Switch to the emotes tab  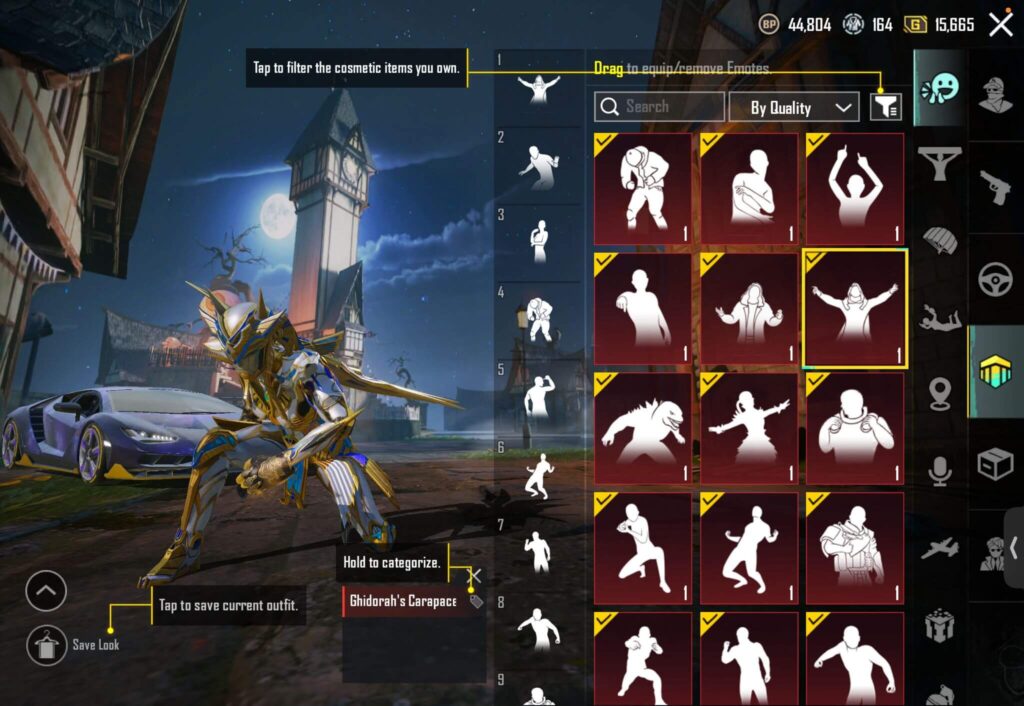[x=939, y=88]
